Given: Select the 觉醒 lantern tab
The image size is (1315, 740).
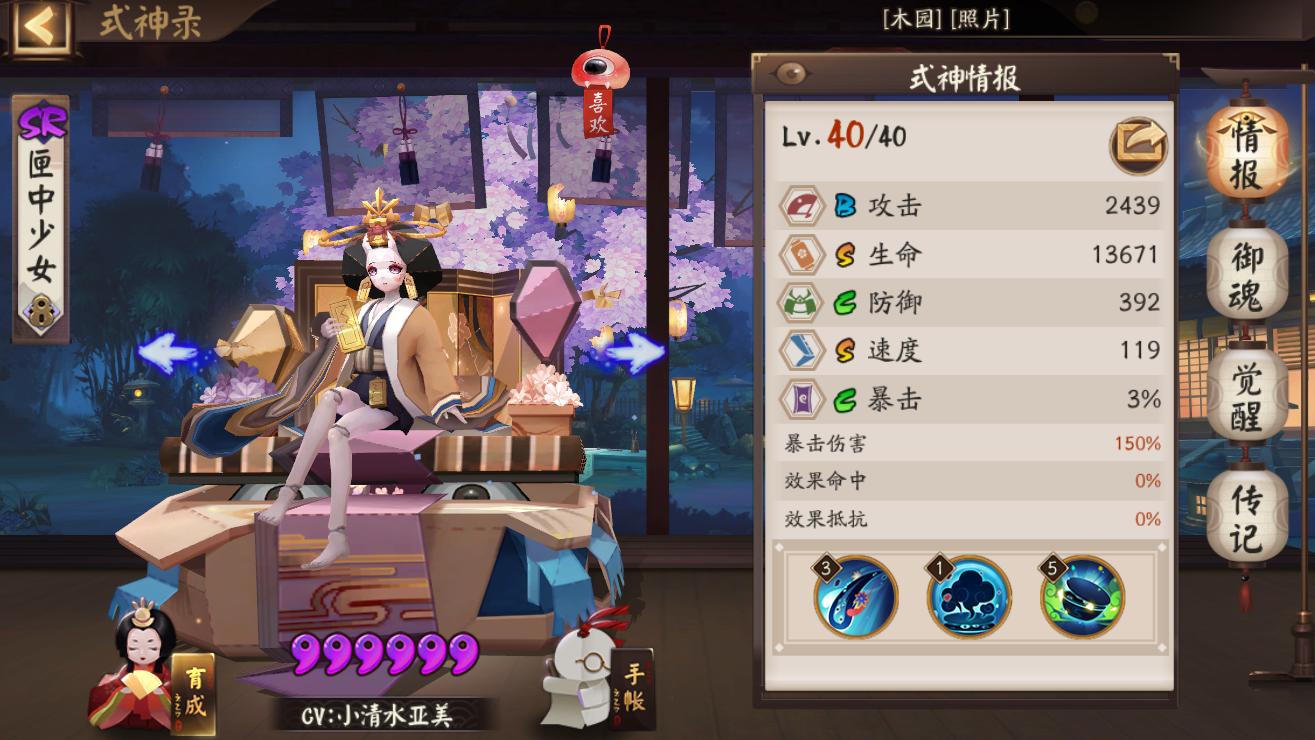Looking at the screenshot, I should click(1246, 396).
